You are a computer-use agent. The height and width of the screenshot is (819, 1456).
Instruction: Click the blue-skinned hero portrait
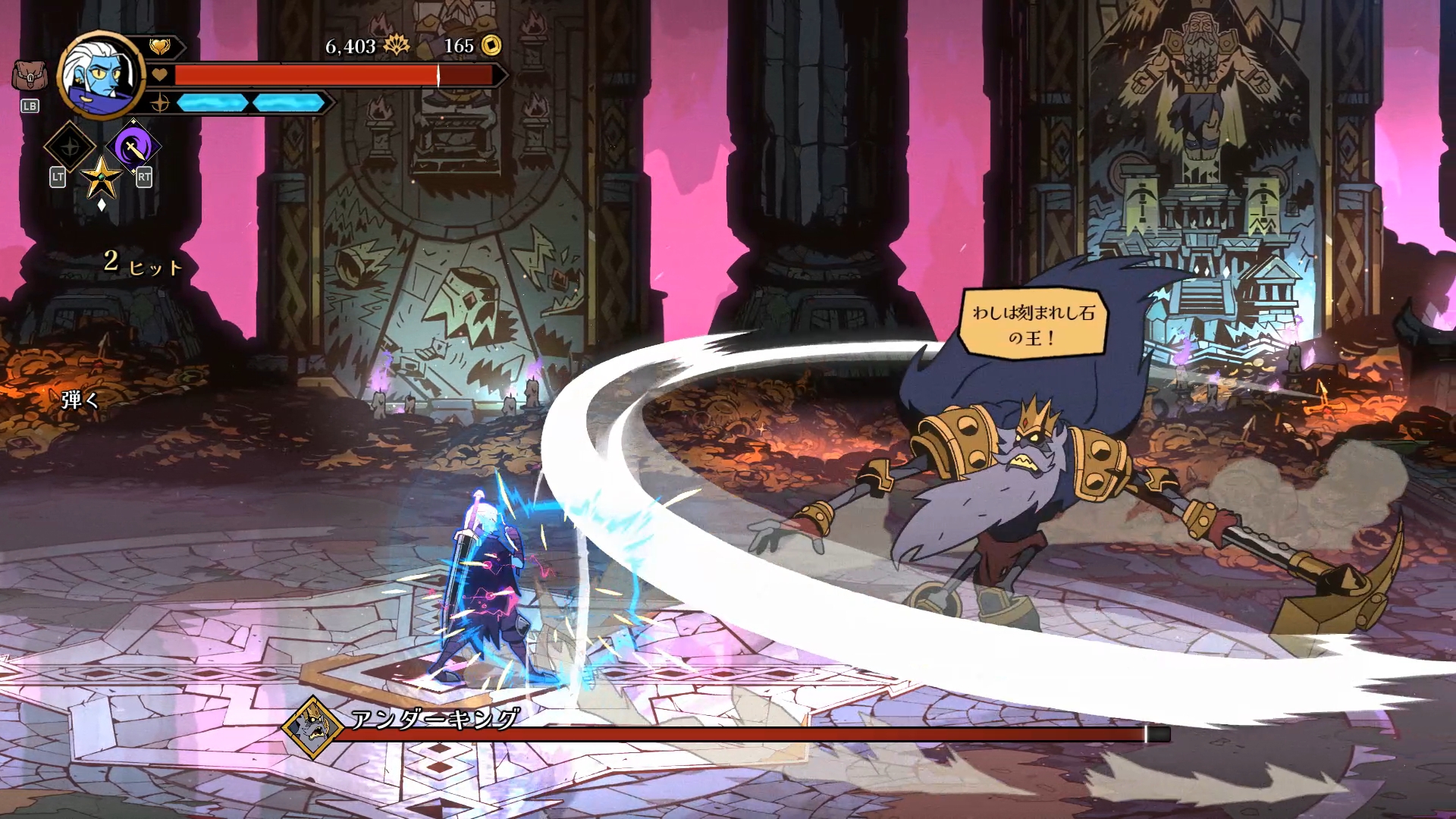[x=100, y=75]
